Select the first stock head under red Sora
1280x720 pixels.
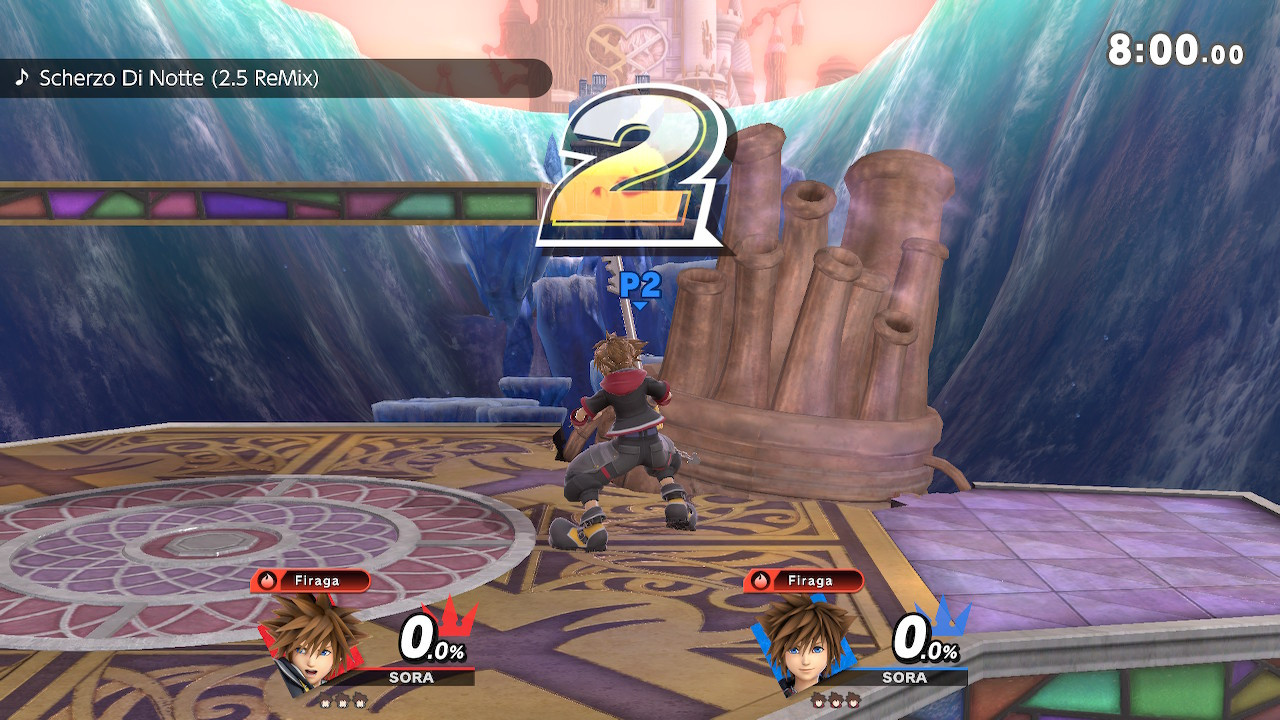pos(326,702)
